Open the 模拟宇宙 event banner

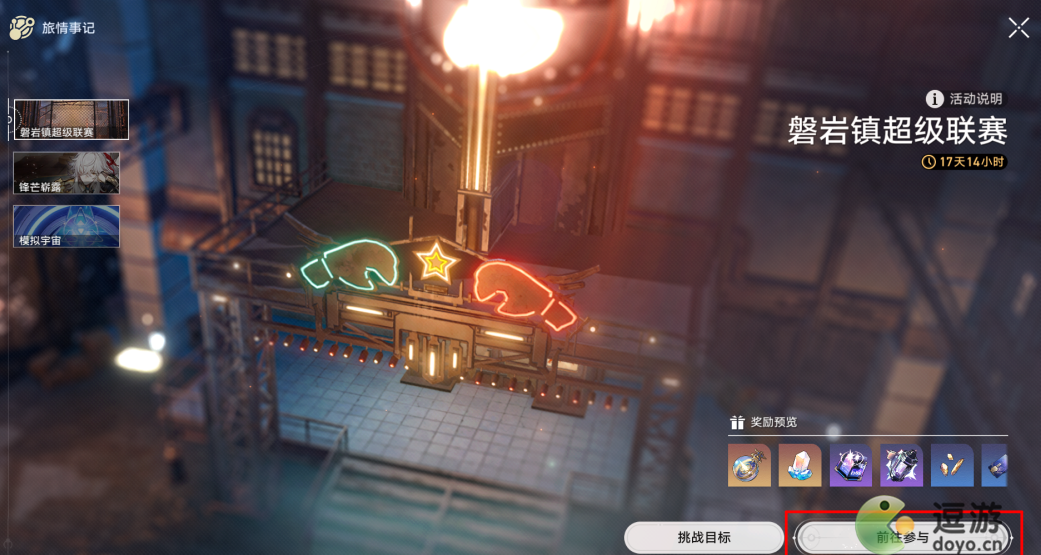point(67,226)
